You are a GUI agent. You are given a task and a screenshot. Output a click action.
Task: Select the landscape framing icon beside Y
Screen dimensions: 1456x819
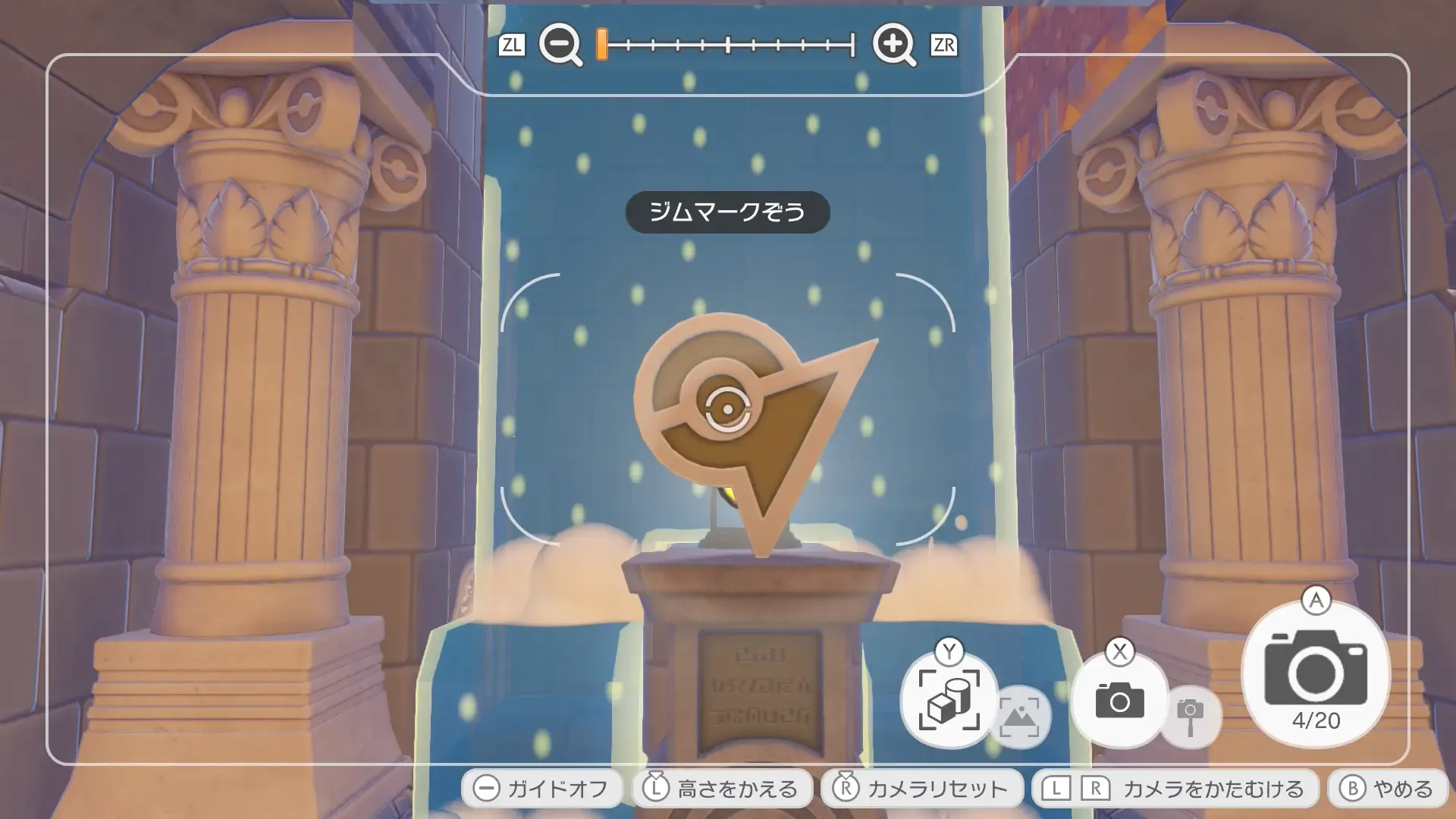tap(1024, 717)
